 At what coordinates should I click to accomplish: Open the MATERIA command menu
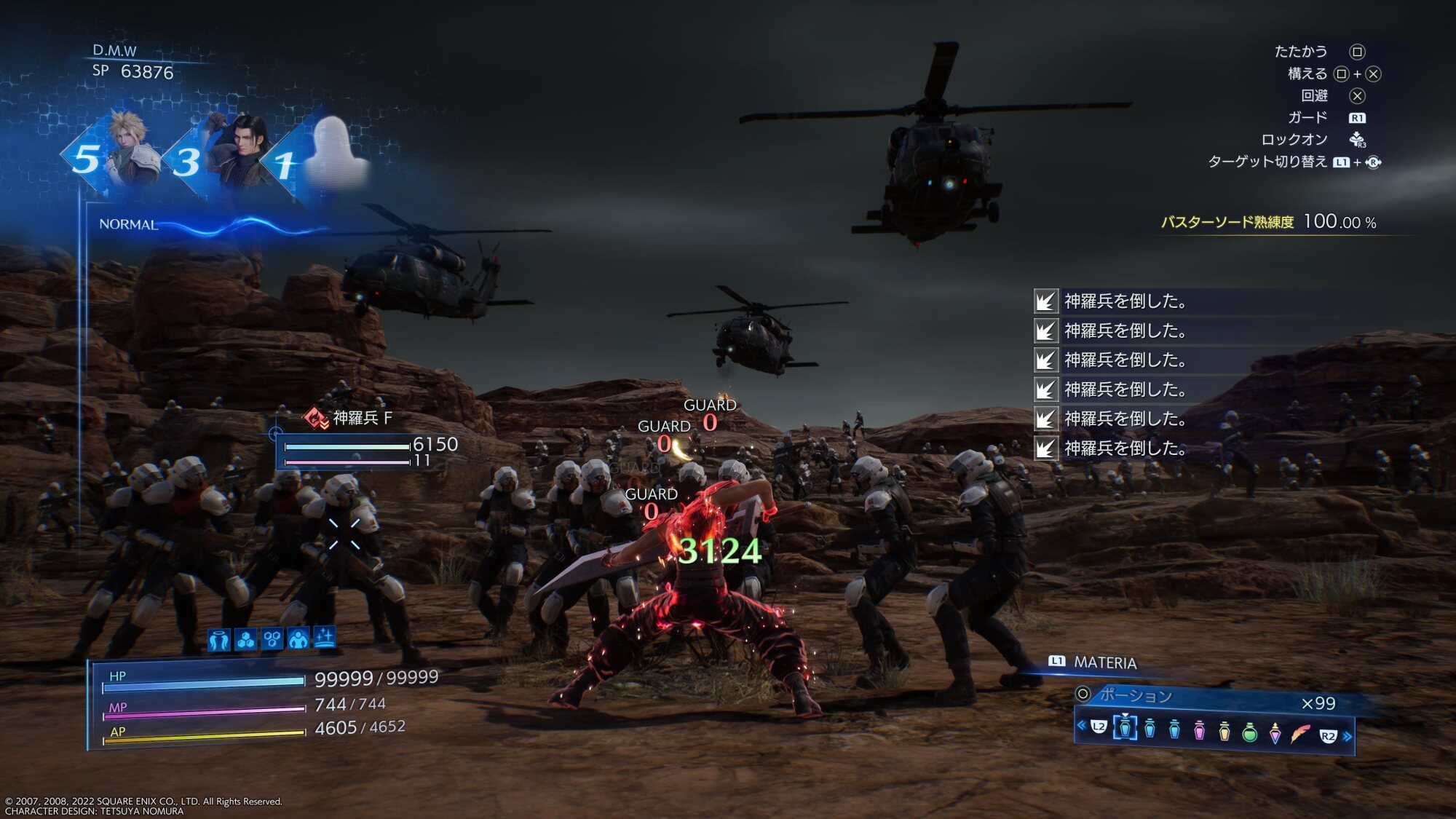tap(1104, 662)
